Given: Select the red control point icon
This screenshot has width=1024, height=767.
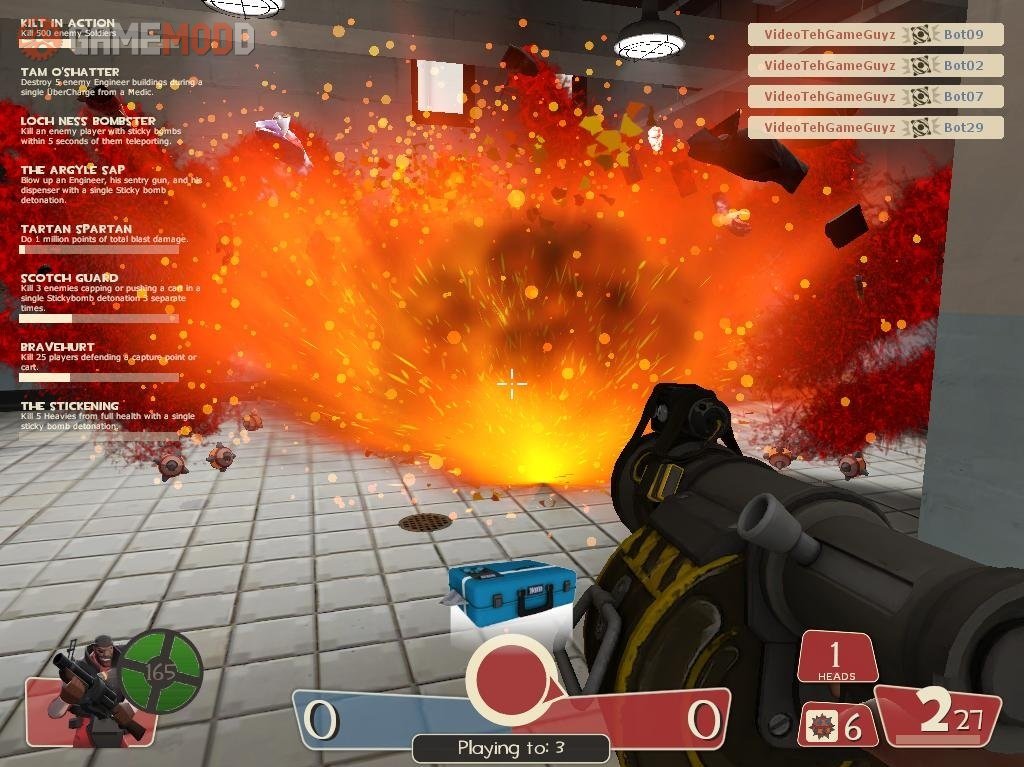Looking at the screenshot, I should tap(510, 679).
